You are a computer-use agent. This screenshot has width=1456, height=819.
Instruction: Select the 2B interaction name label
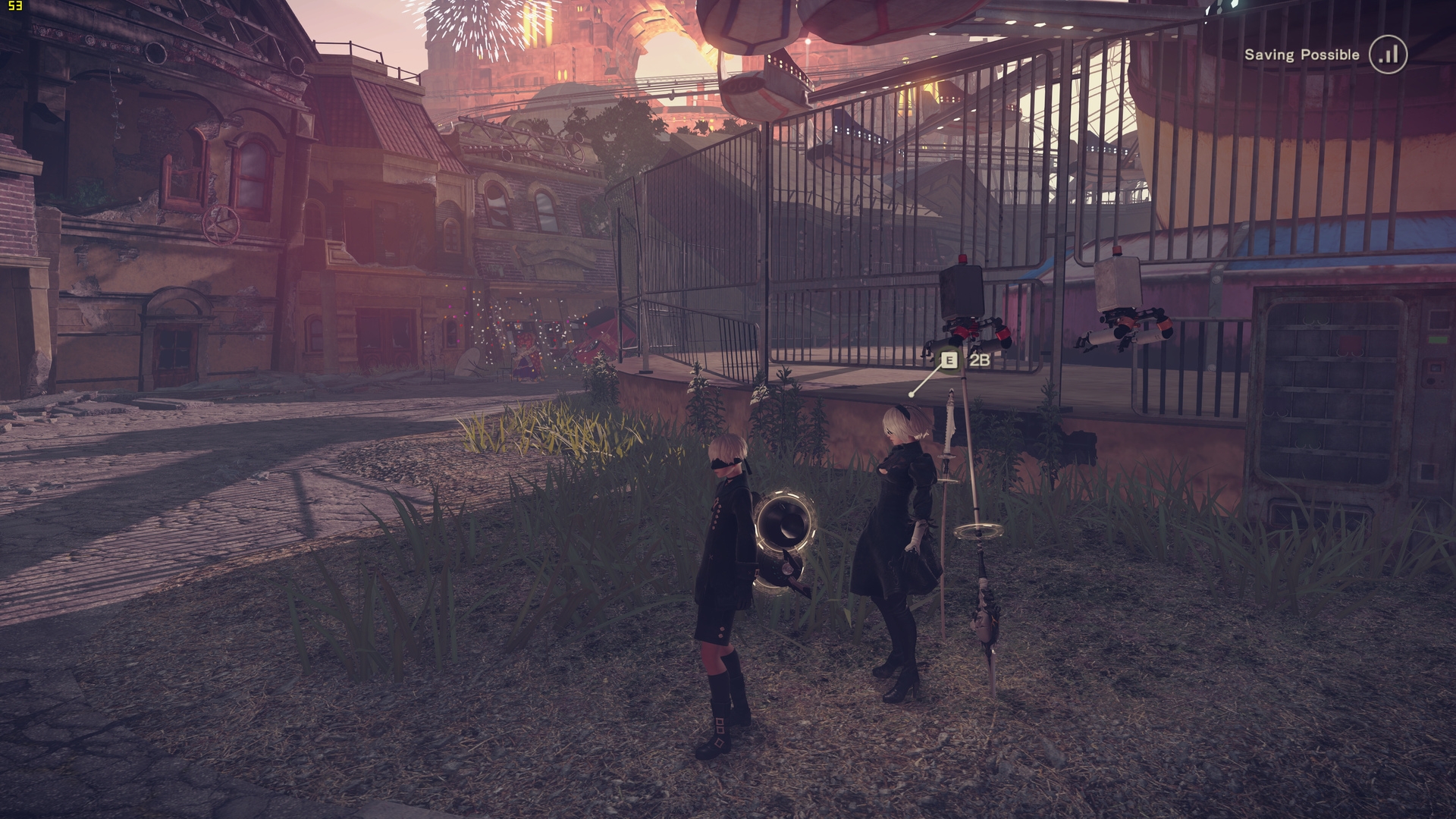[x=980, y=360]
